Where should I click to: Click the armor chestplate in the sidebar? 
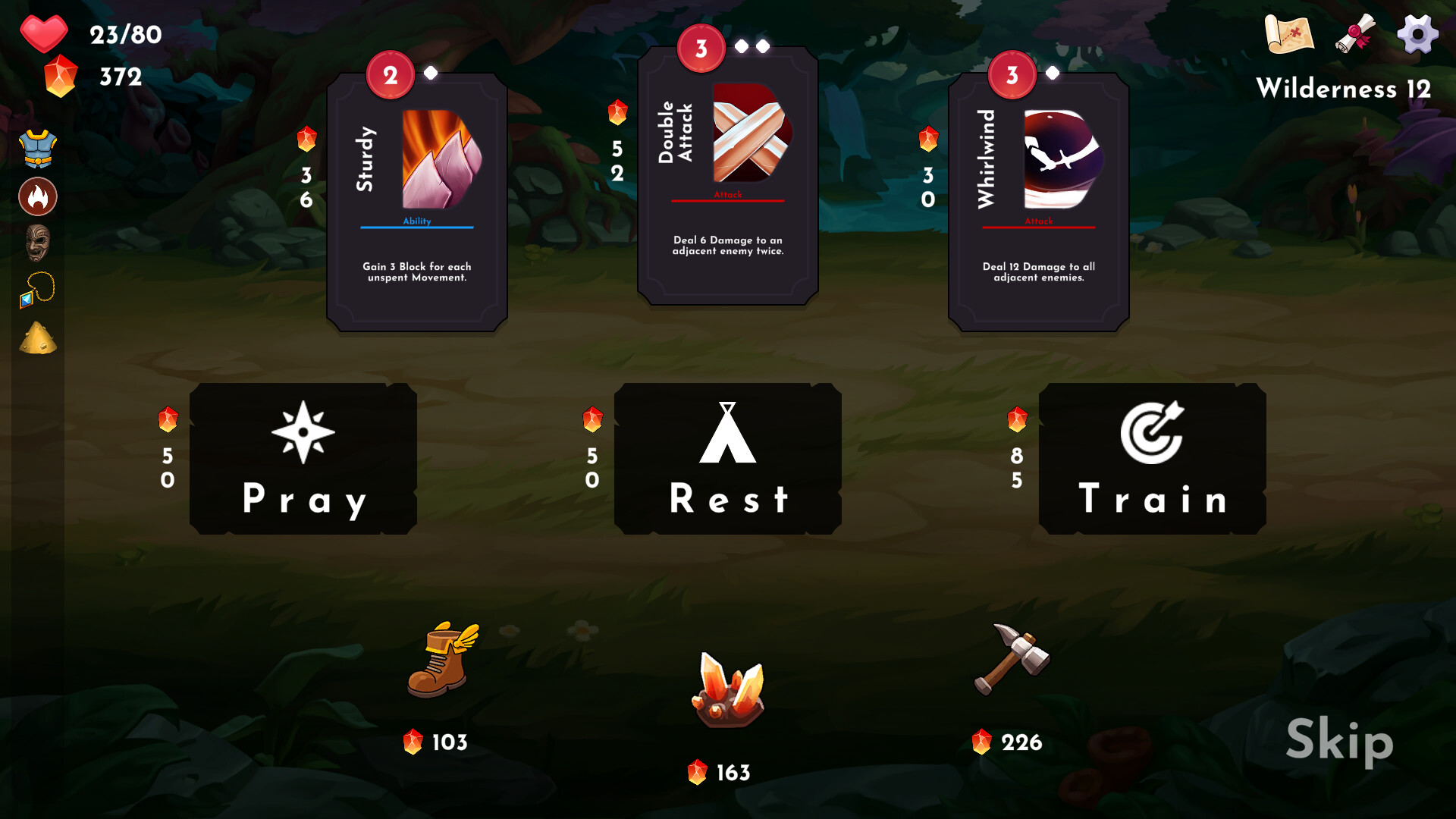click(x=37, y=149)
